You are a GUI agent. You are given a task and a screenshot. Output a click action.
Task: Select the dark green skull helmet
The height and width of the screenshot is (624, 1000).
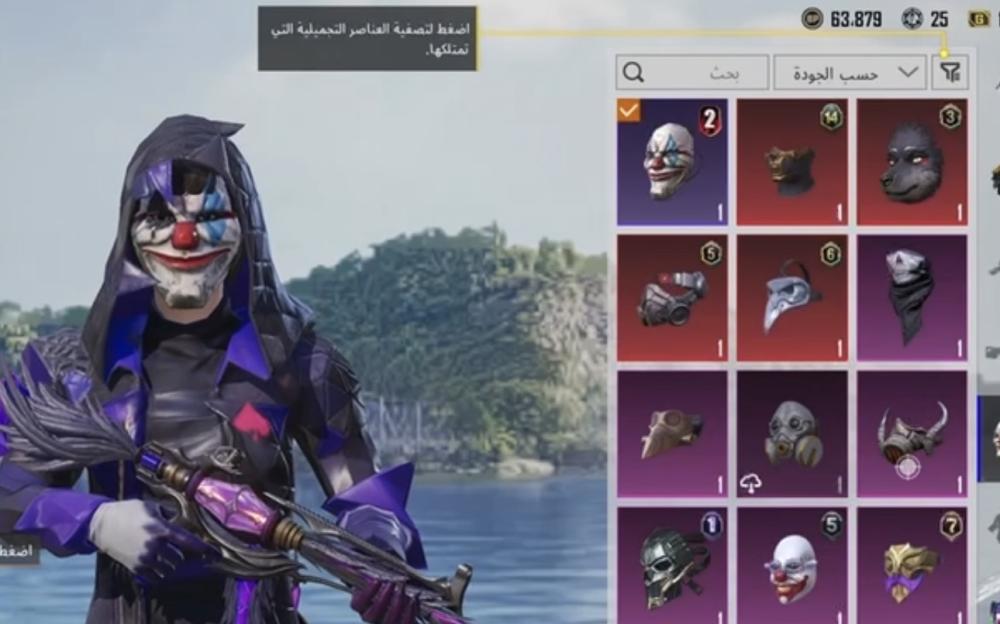click(x=672, y=566)
